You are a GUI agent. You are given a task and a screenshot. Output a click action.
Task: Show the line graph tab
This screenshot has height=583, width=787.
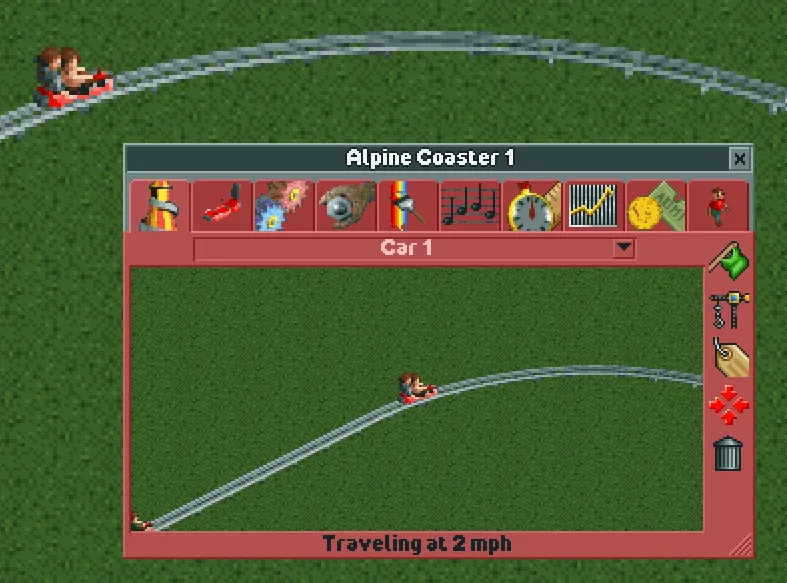tap(594, 206)
